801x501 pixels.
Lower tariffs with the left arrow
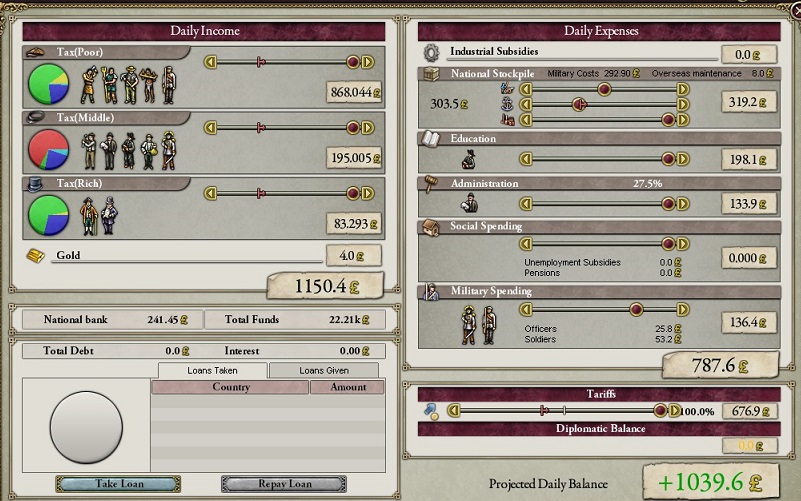(453, 410)
